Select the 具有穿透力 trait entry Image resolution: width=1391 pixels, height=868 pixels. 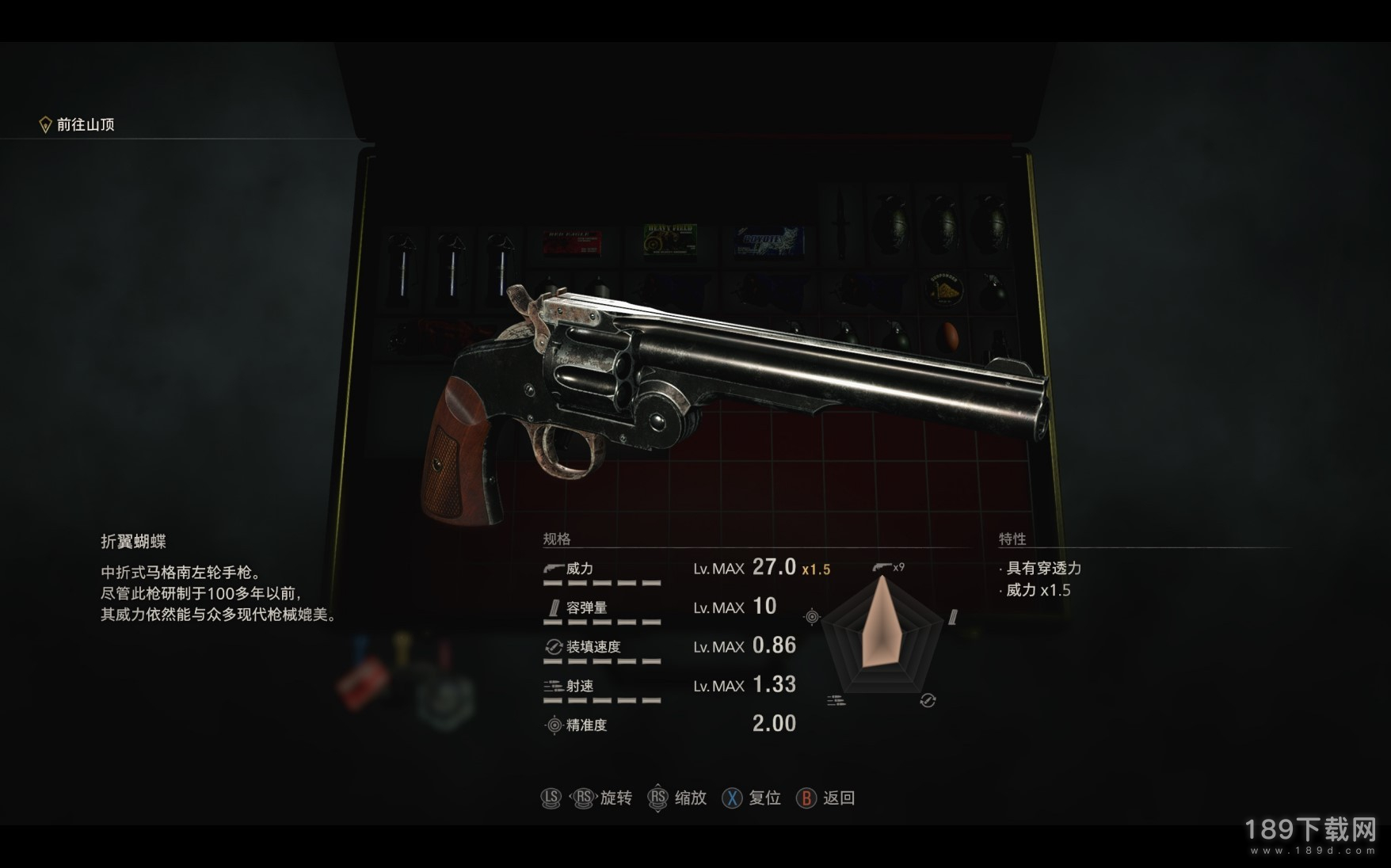[1042, 568]
